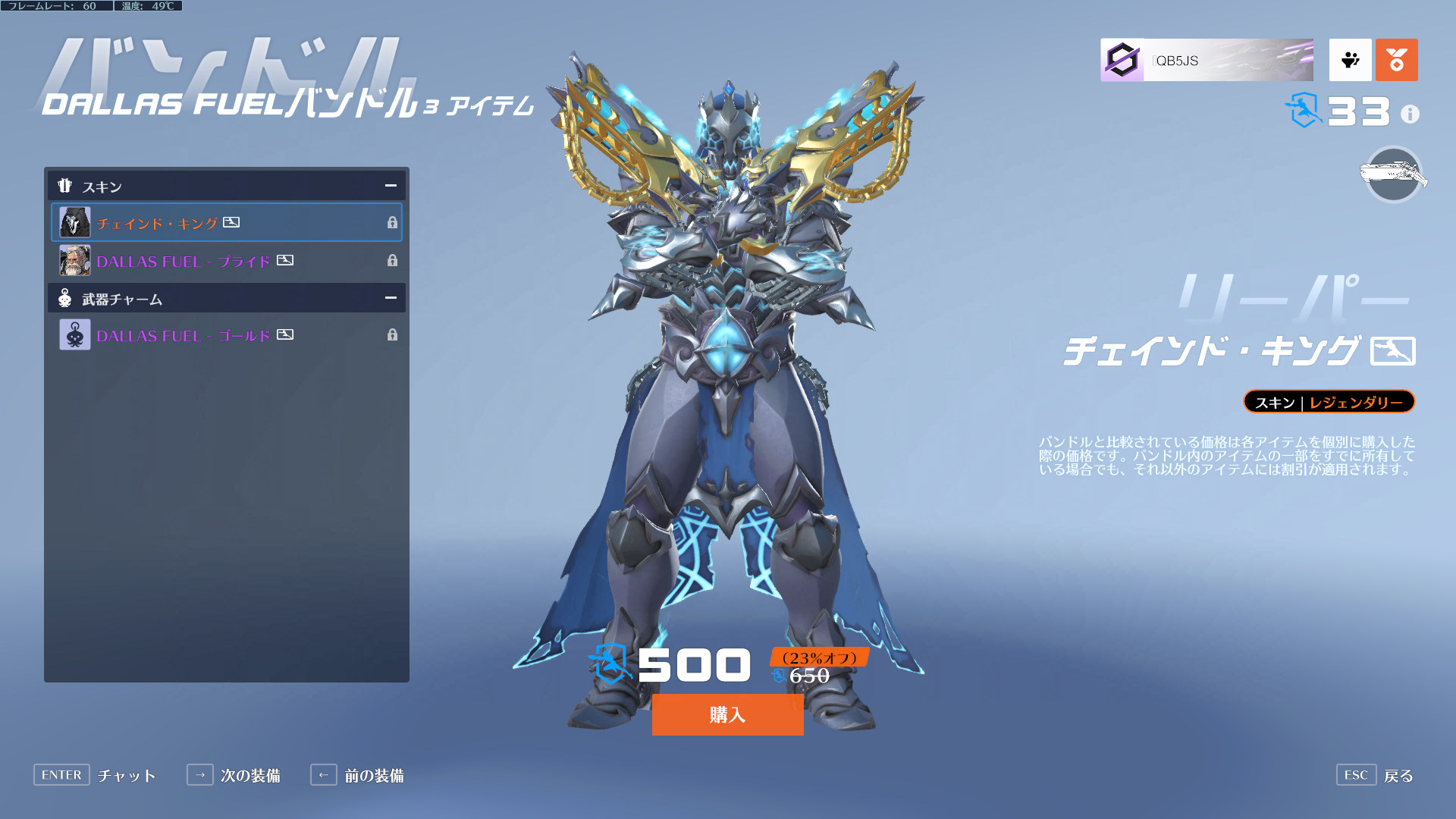Image resolution: width=1456 pixels, height=819 pixels.
Task: Open the social group icon button
Action: coord(1350,61)
